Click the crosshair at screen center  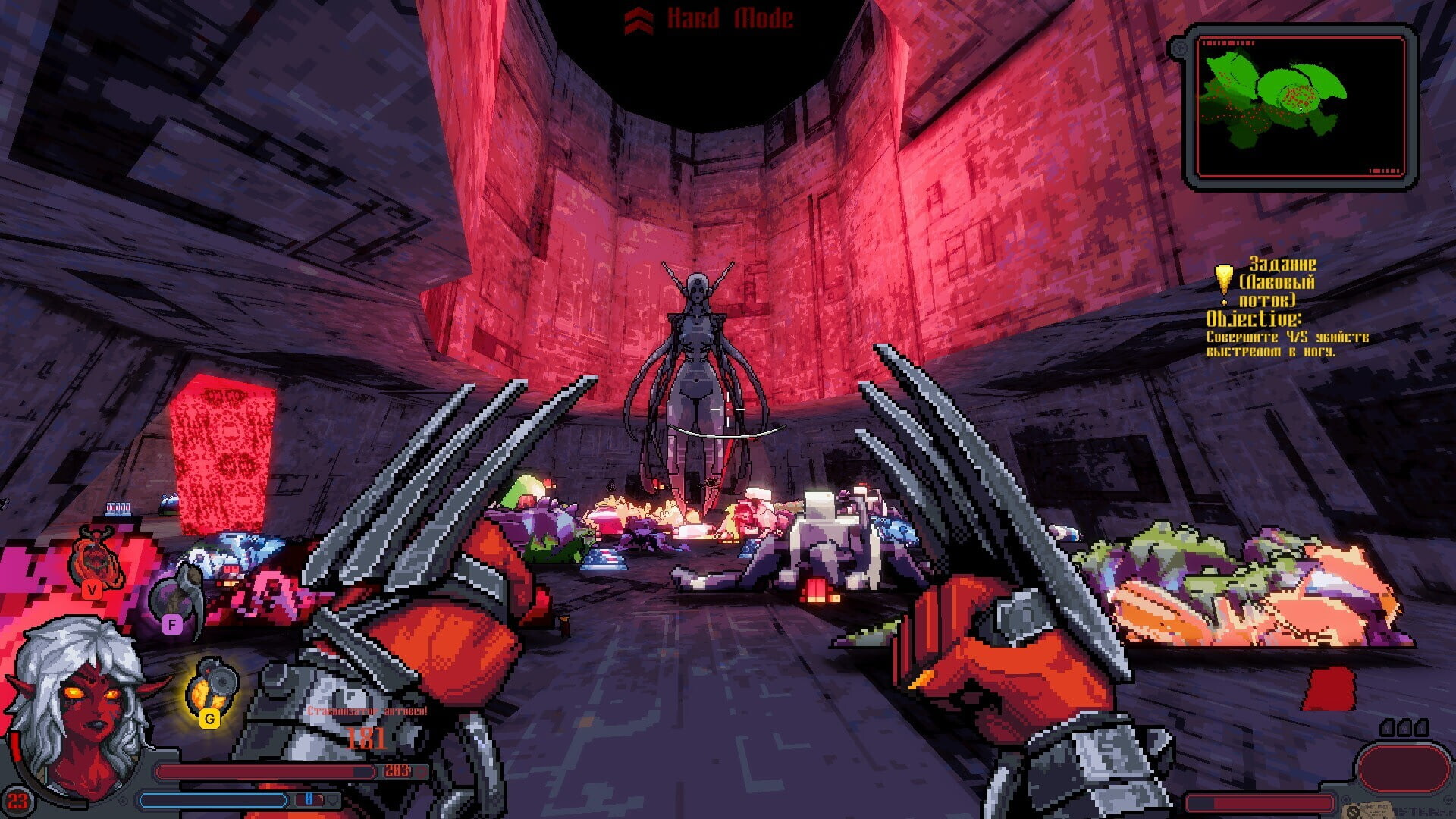(728, 409)
